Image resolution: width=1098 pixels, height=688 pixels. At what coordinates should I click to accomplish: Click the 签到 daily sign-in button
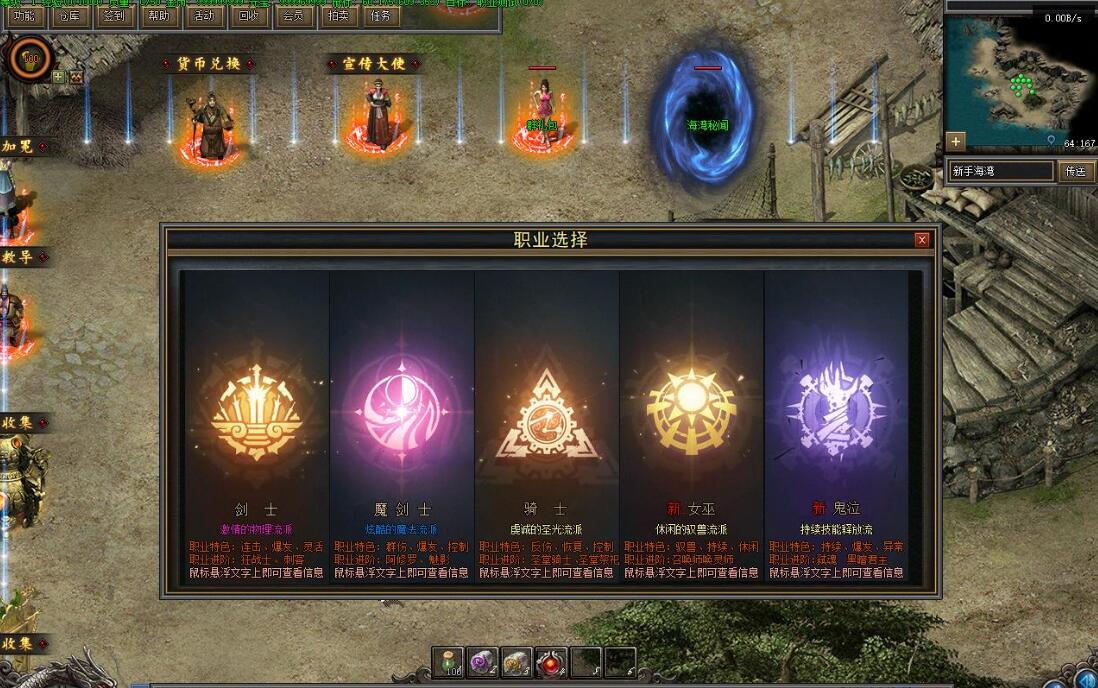(x=114, y=17)
